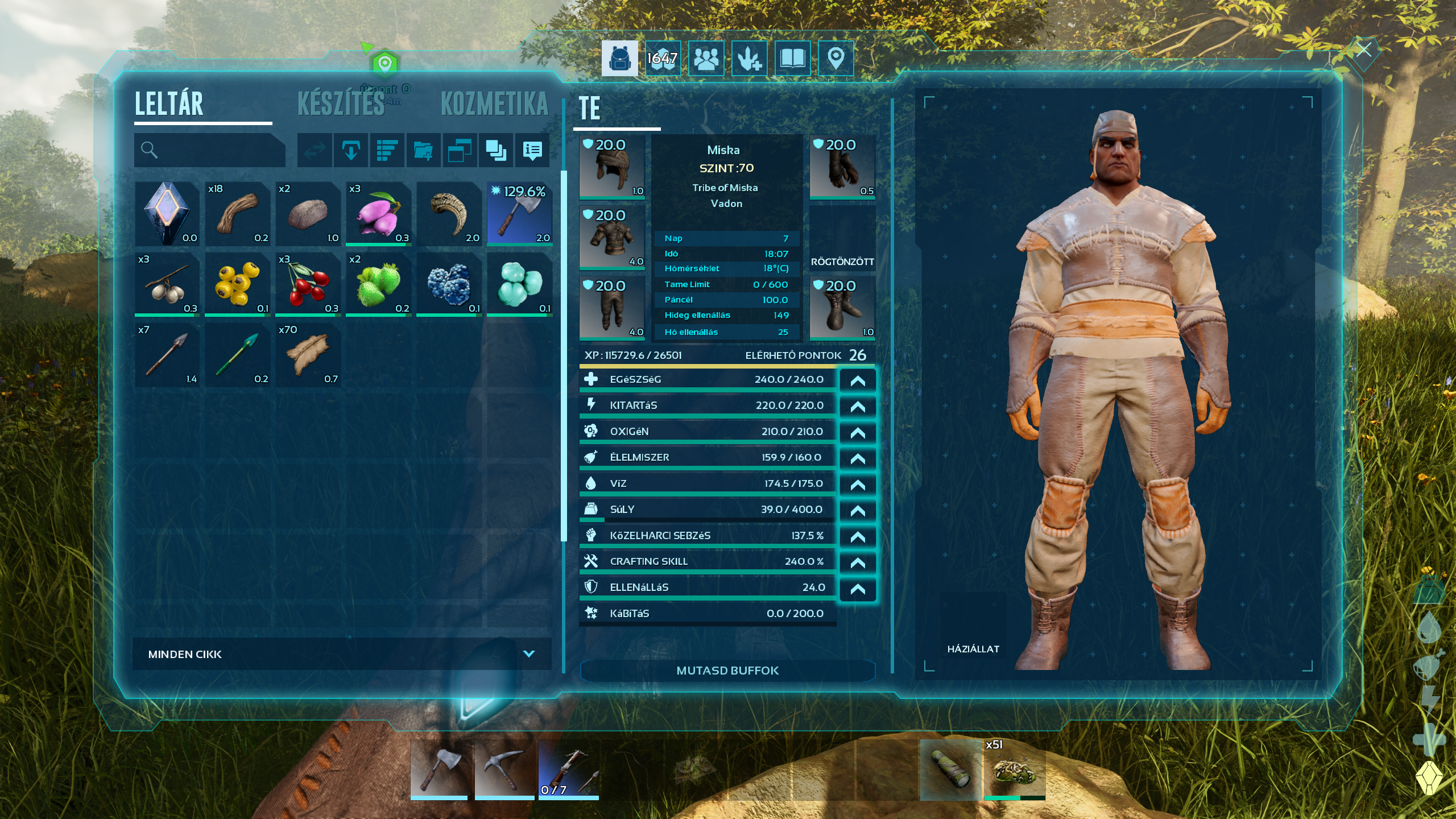Select the wood stack of 18
This screenshot has width=1456, height=819.
click(238, 214)
